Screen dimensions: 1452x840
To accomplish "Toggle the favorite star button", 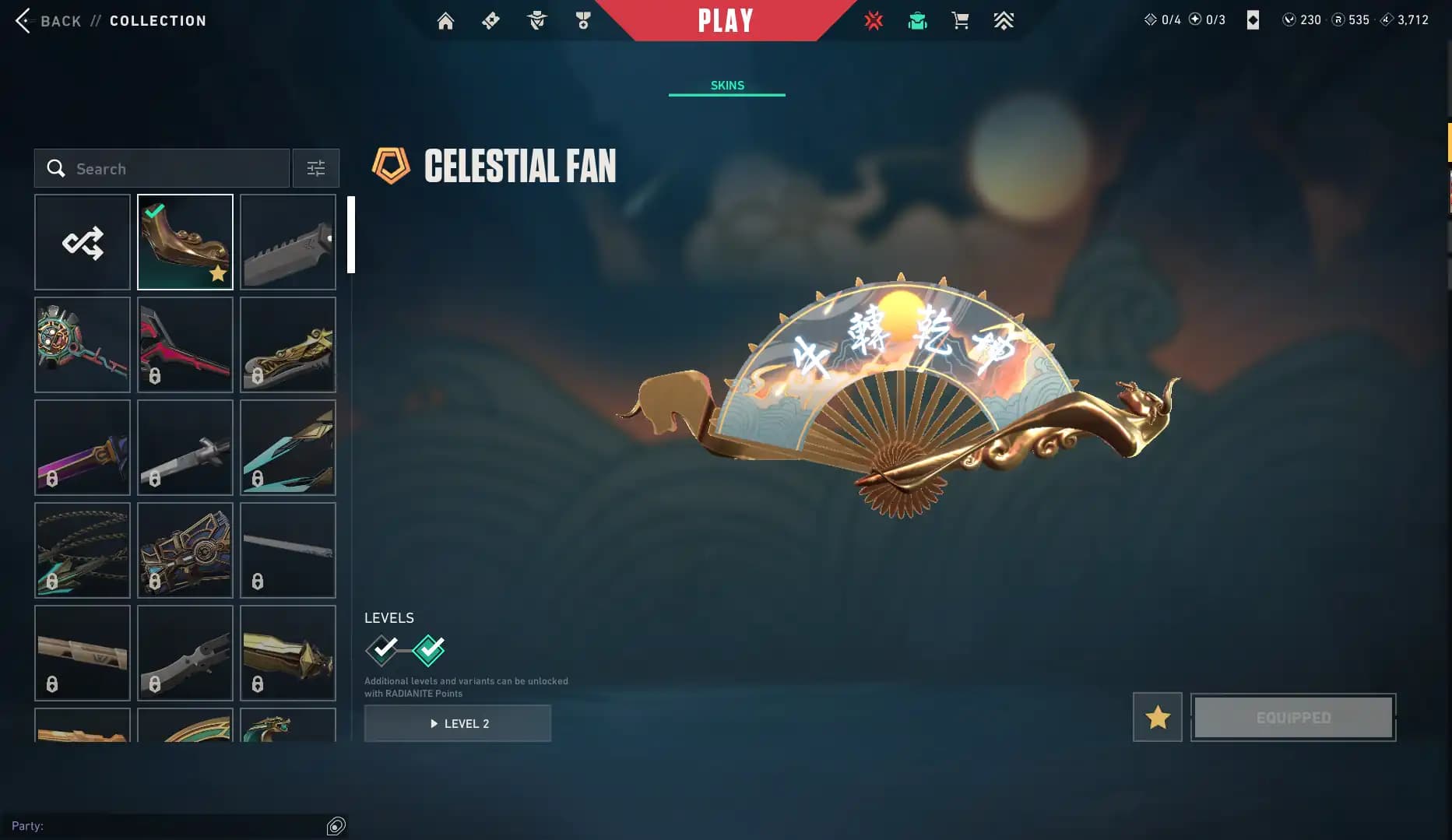I will 1157,717.
